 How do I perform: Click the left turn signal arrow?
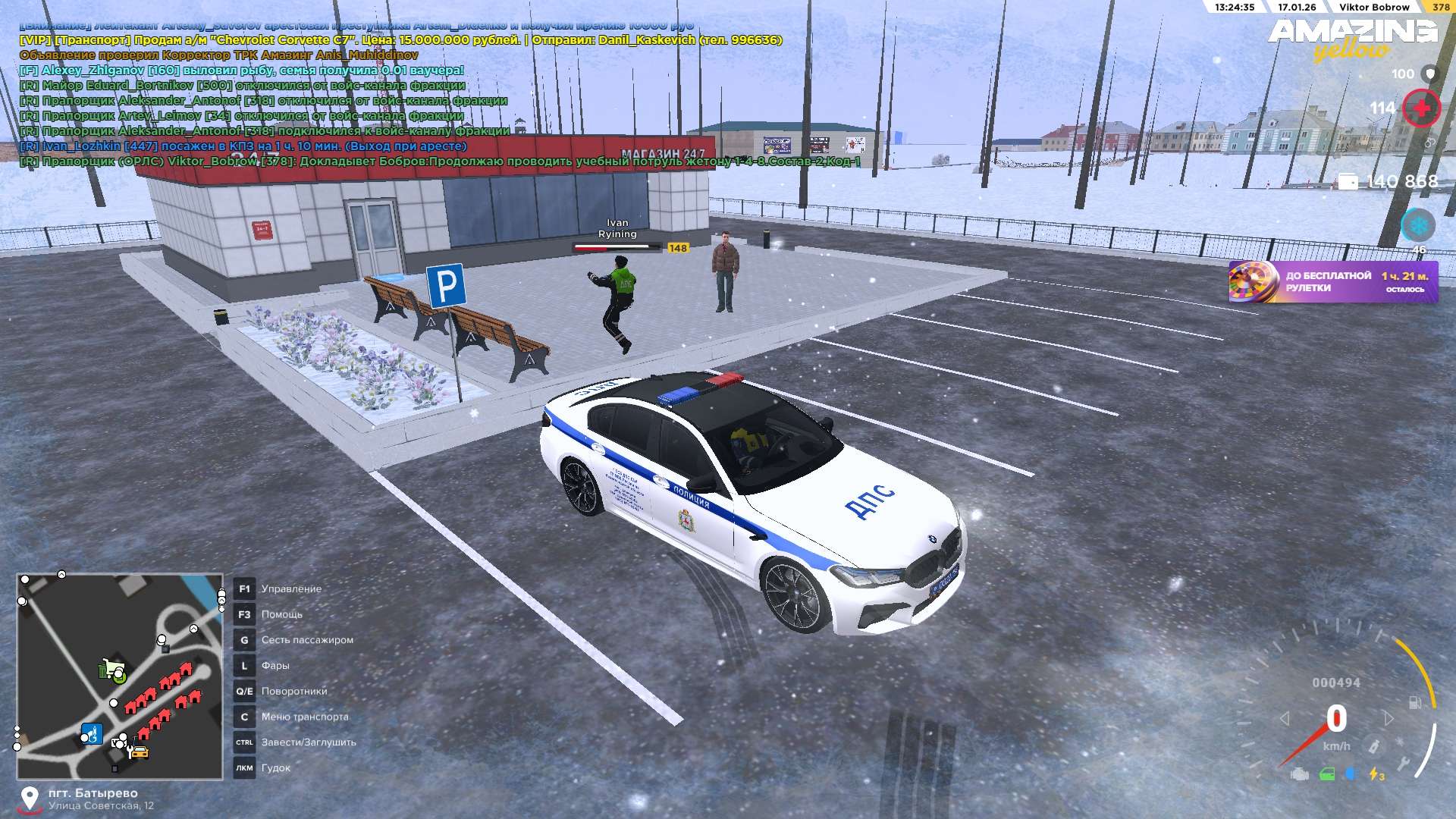1285,718
